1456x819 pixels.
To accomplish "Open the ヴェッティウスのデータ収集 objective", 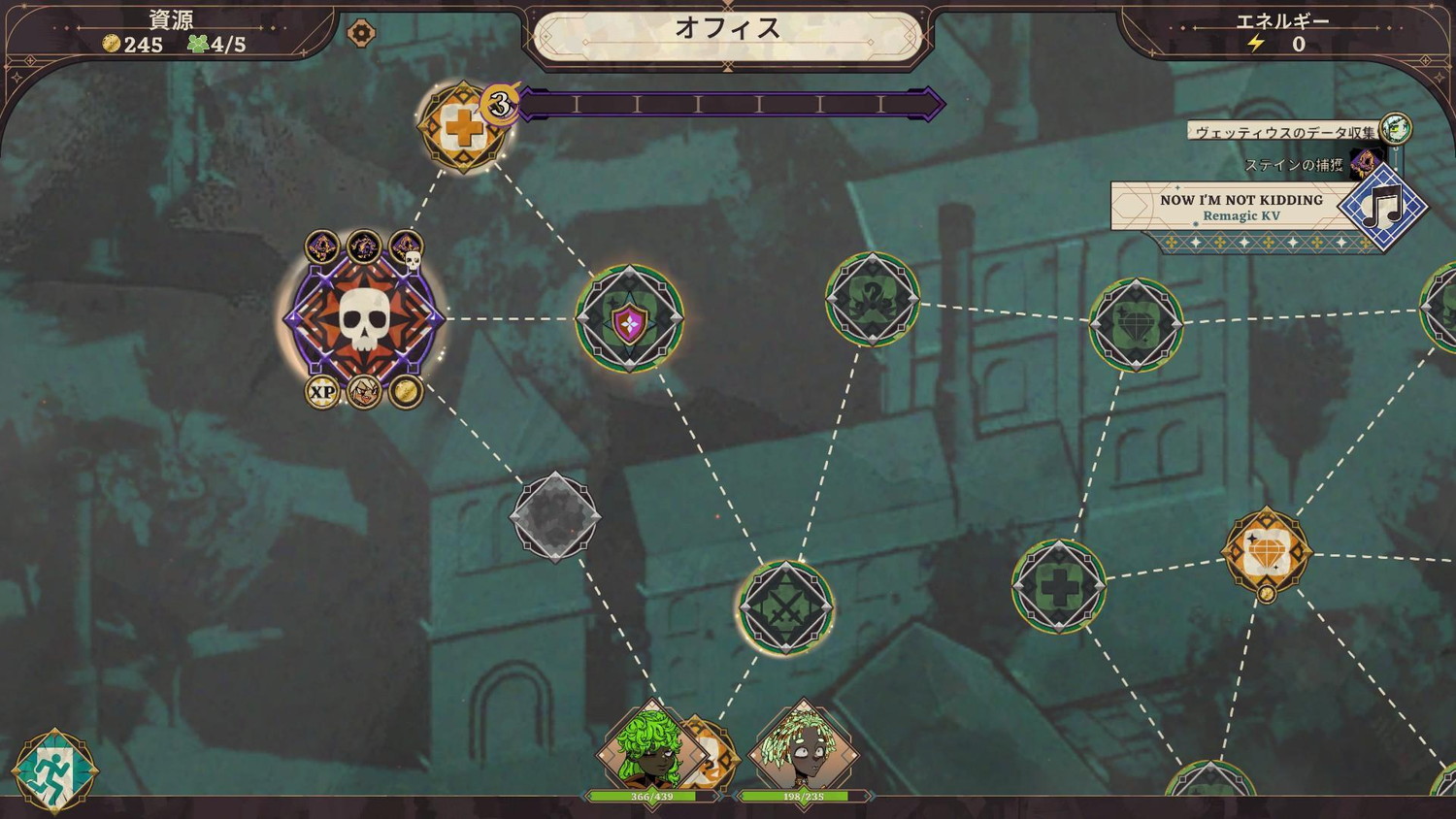I will pos(1286,132).
